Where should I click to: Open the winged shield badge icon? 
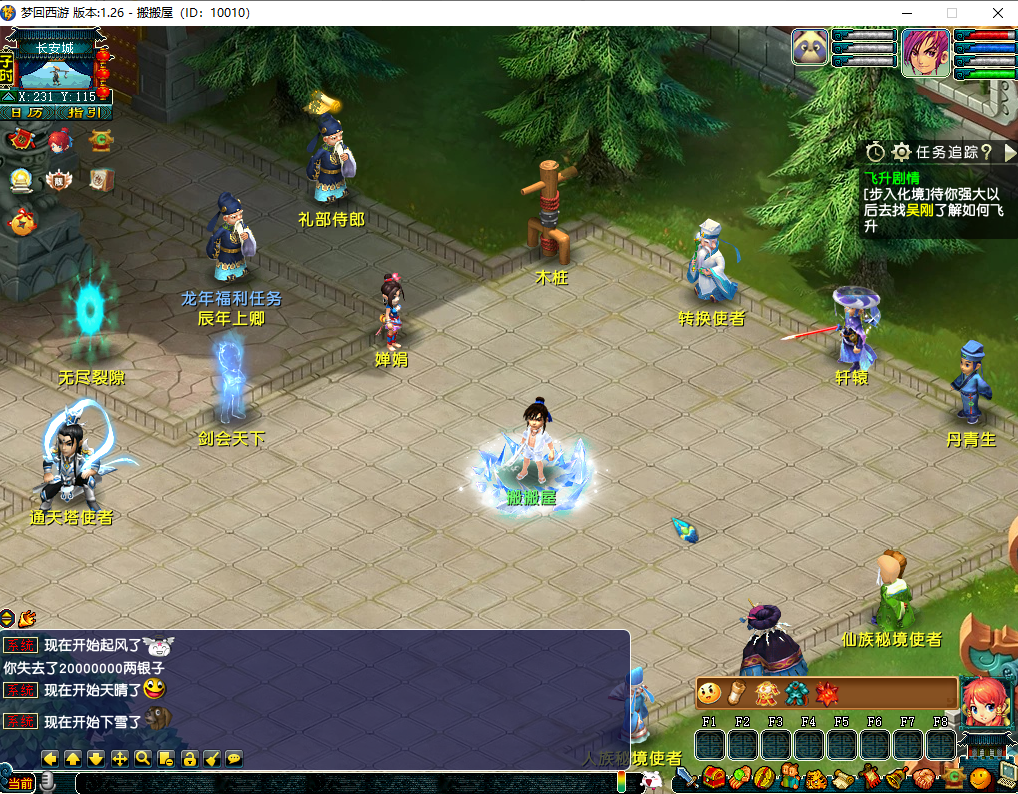59,181
